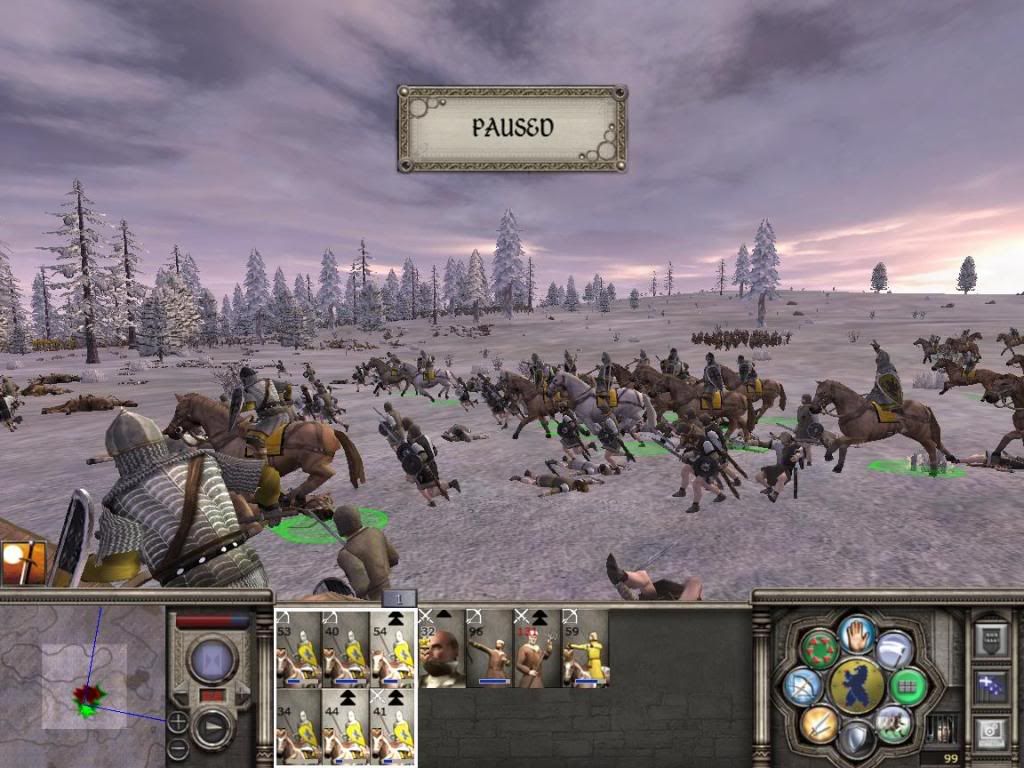Screen dimensions: 1024x768
Task: Select the yellow-robed unit card with 59 men
Action: click(x=584, y=648)
